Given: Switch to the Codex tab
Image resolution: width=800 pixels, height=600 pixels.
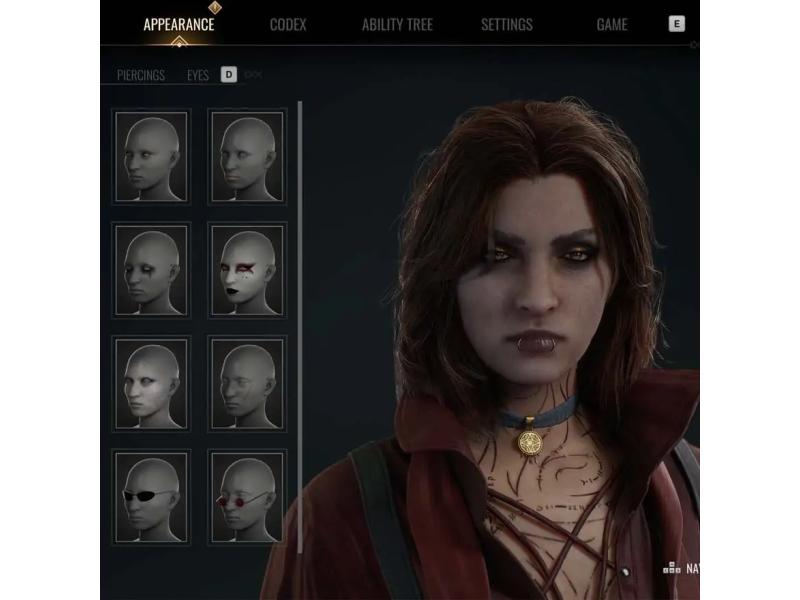Looking at the screenshot, I should click(x=288, y=25).
